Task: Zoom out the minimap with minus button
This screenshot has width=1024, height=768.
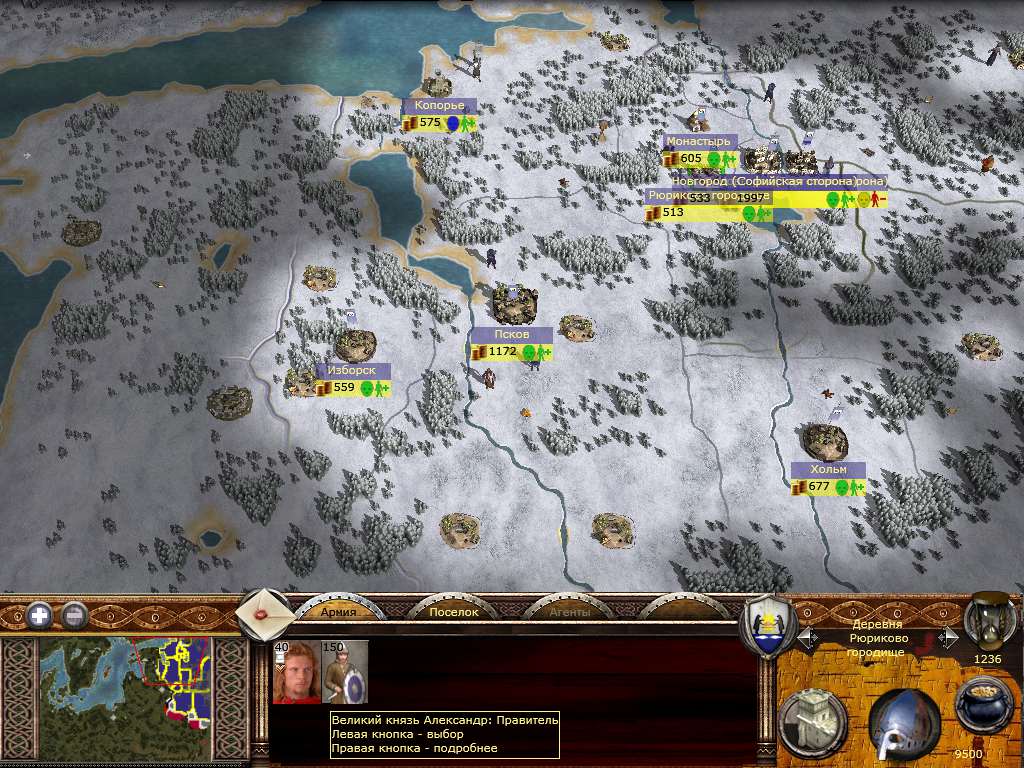Action: coord(75,614)
